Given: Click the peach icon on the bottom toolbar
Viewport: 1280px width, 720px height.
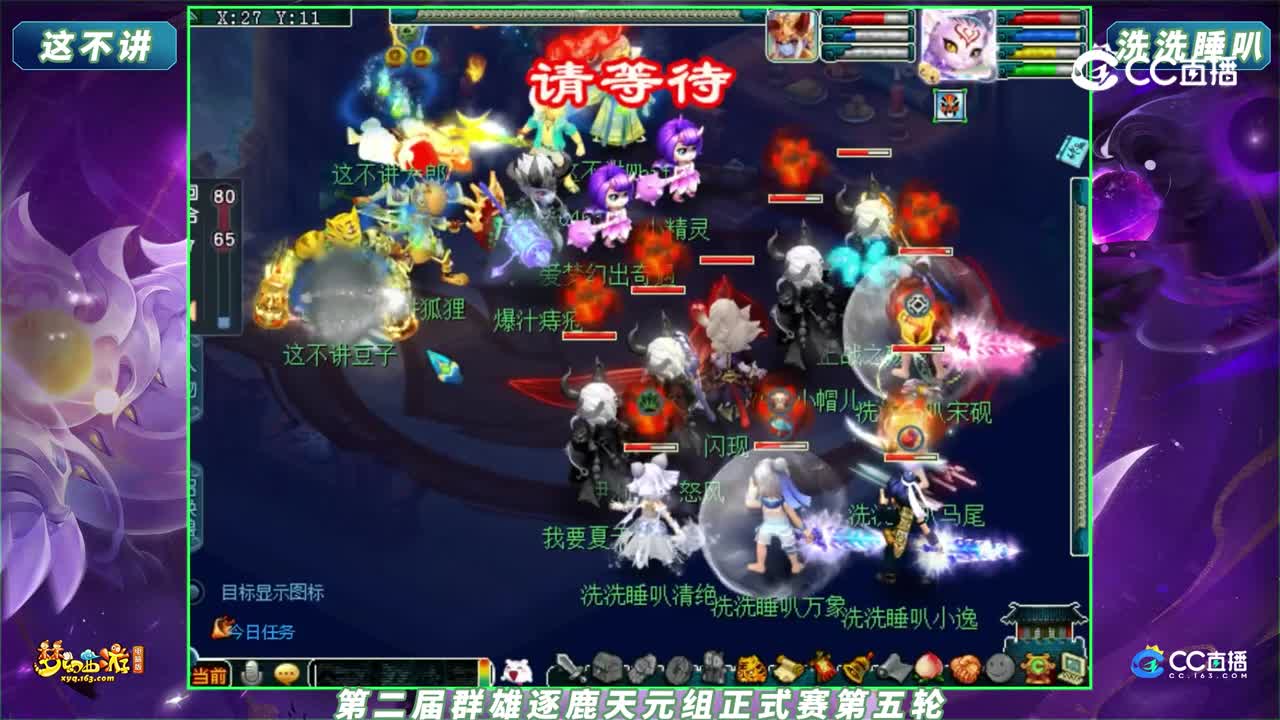Looking at the screenshot, I should coord(928,665).
